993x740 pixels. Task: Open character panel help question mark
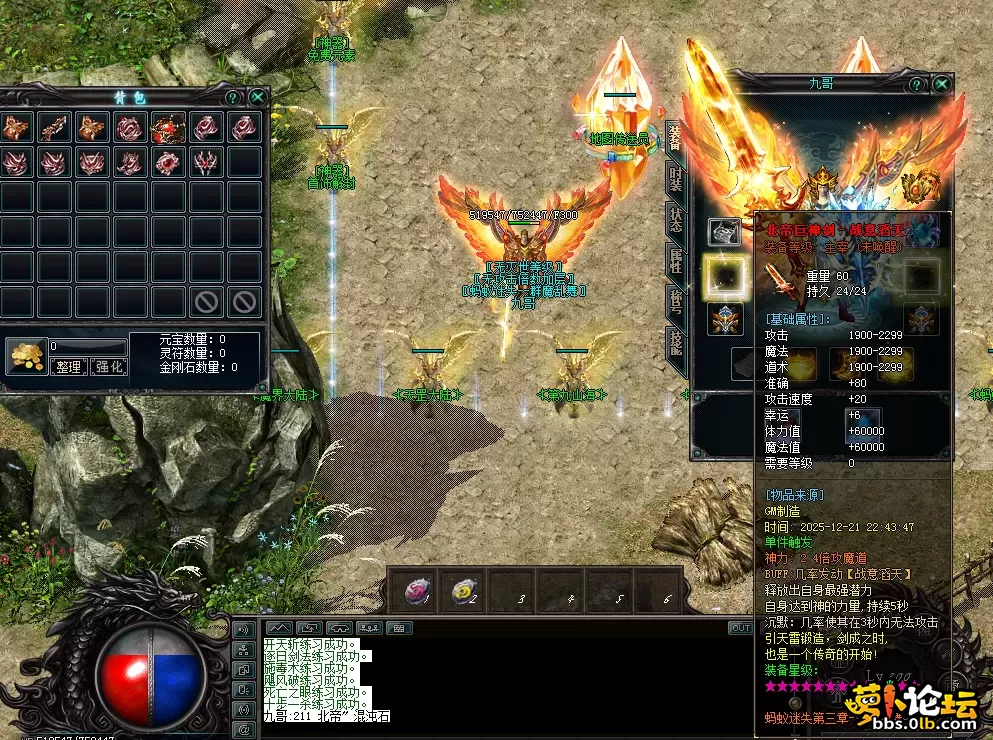pyautogui.click(x=917, y=84)
